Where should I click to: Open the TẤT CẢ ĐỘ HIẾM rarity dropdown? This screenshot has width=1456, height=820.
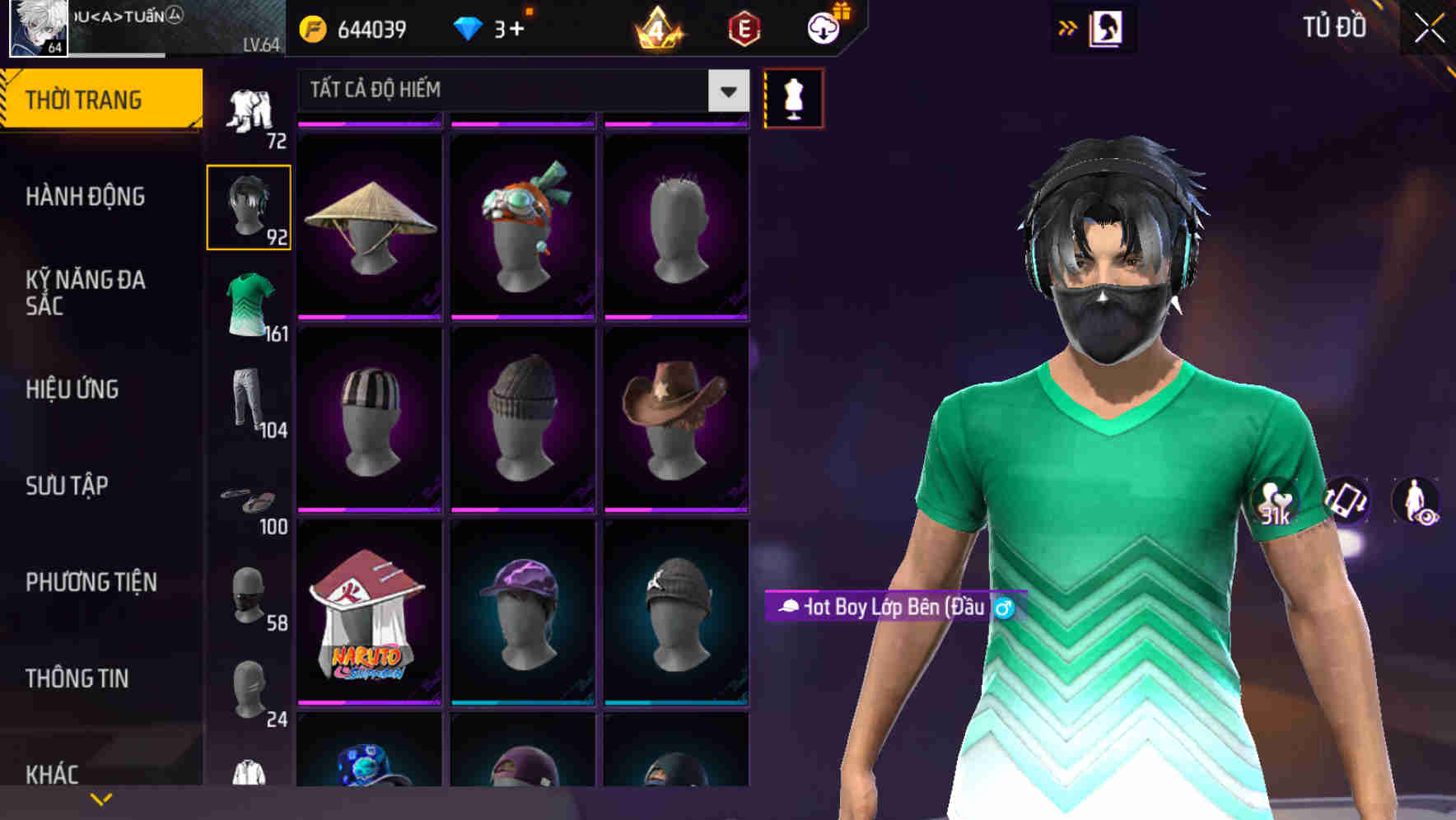click(520, 91)
